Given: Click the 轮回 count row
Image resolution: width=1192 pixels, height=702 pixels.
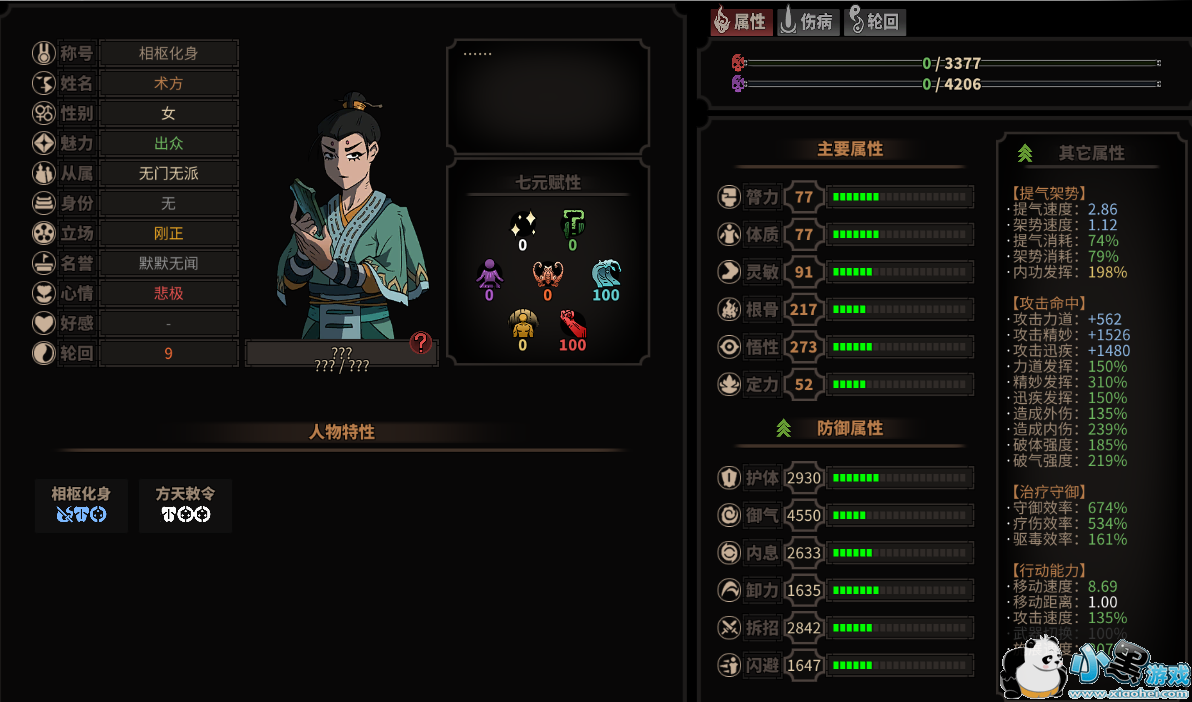Looking at the screenshot, I should click(168, 353).
